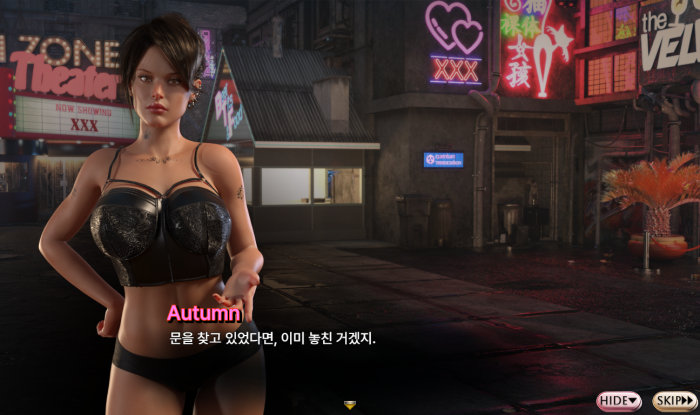Hide the dialogue text box
Viewport: 700px width, 415px height.
(x=619, y=401)
